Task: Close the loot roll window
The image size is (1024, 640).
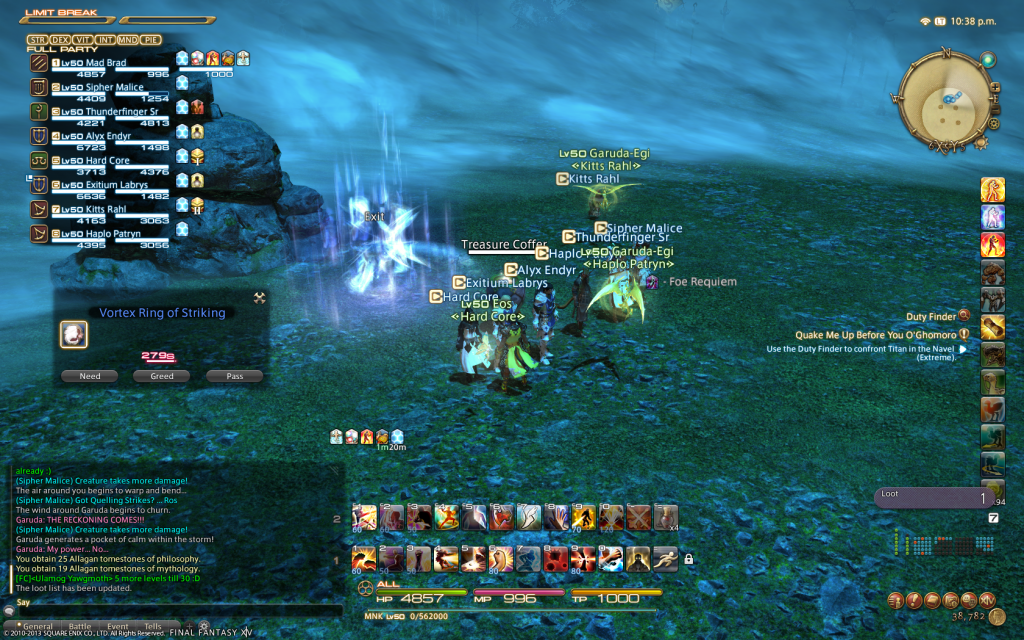Action: (x=260, y=297)
